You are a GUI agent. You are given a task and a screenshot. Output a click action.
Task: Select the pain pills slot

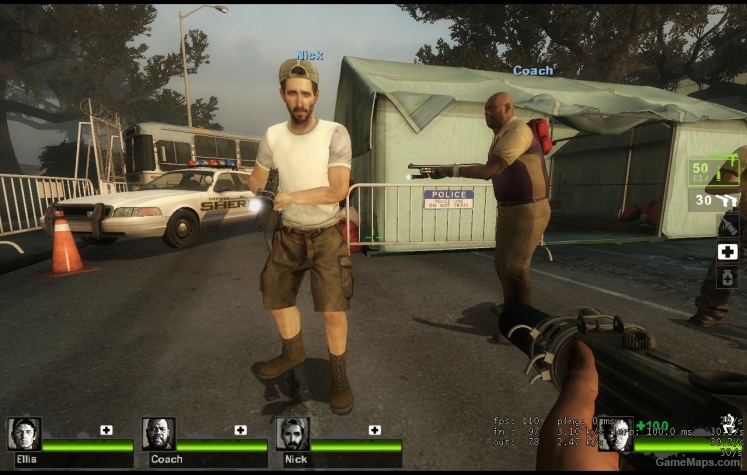[x=728, y=276]
